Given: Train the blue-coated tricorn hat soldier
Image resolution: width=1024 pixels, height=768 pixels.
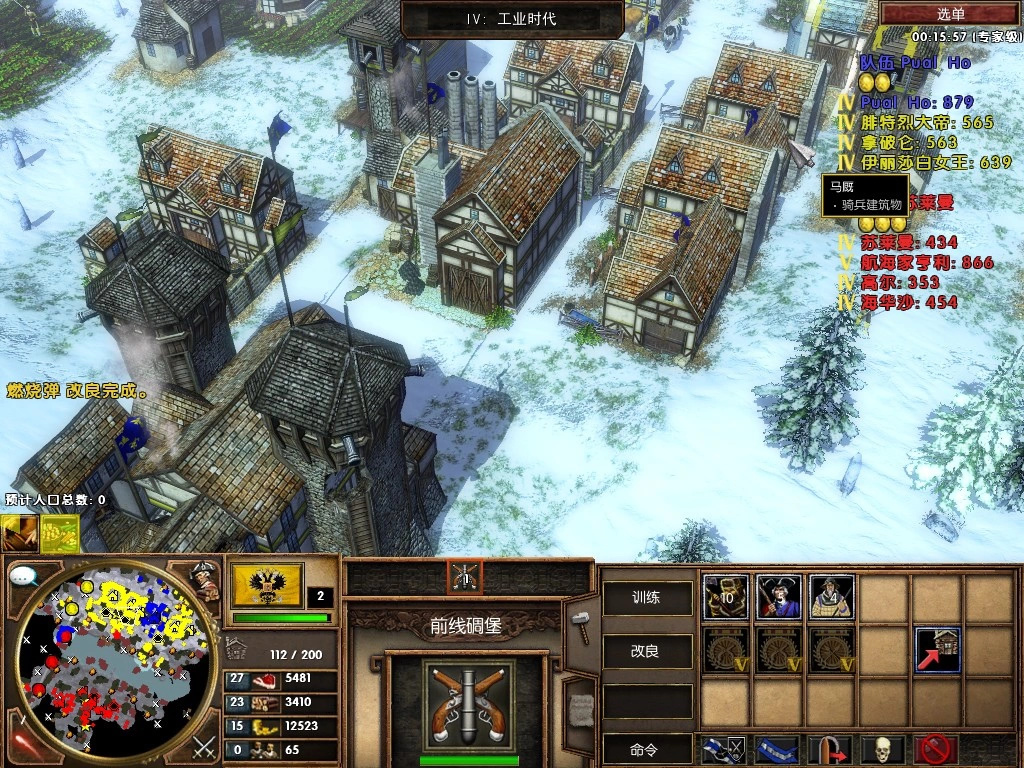Looking at the screenshot, I should 778,597.
